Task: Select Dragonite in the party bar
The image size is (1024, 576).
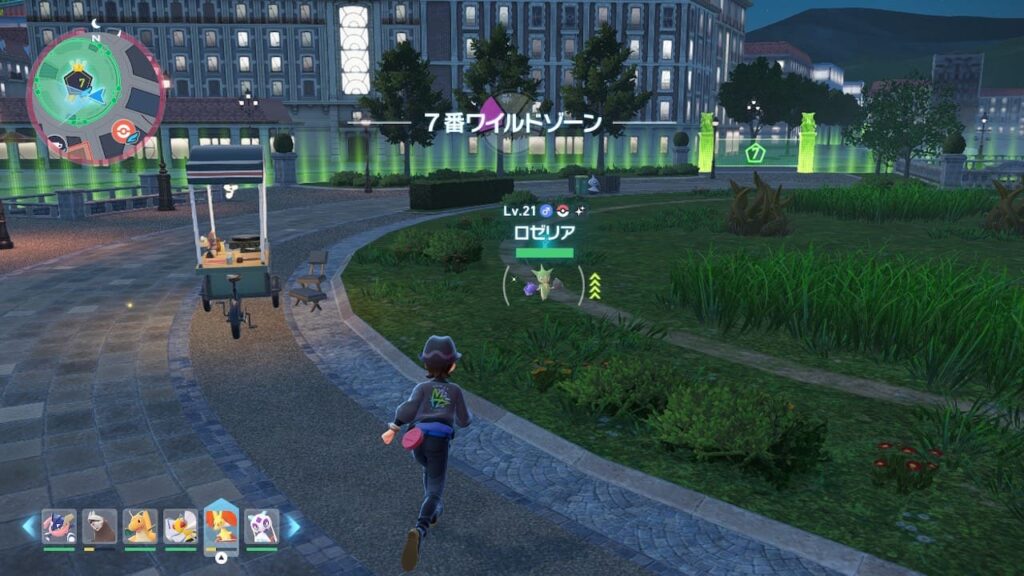Action: (x=140, y=526)
